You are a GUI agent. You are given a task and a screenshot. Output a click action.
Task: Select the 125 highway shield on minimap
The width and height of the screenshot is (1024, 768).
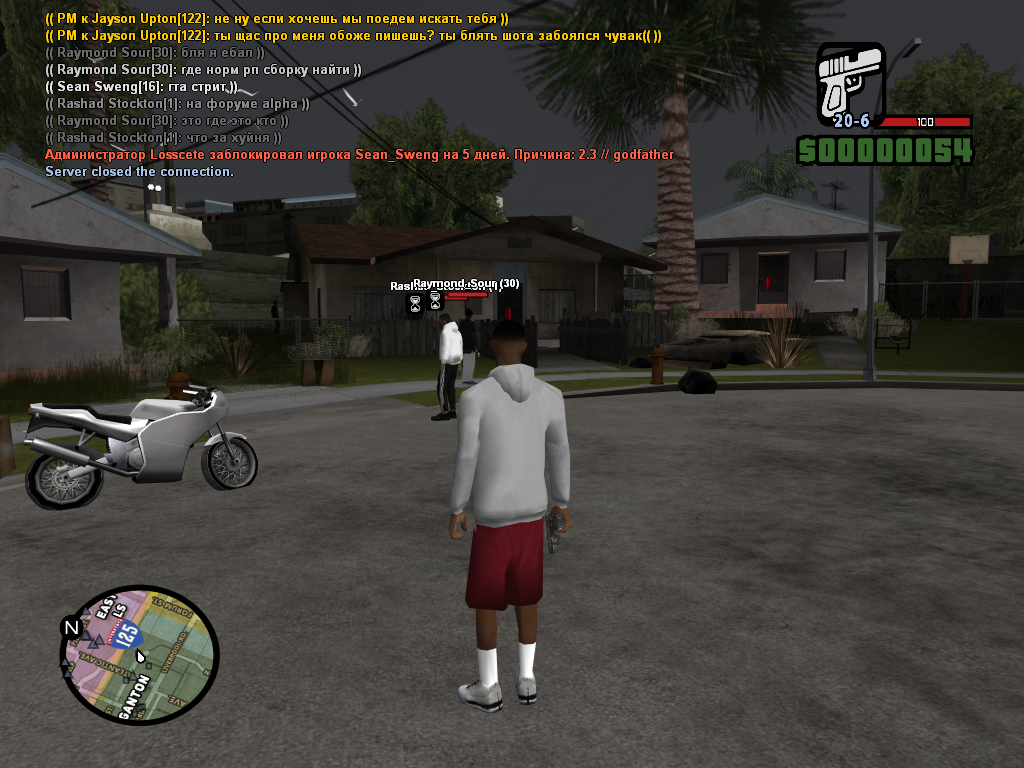tap(127, 633)
